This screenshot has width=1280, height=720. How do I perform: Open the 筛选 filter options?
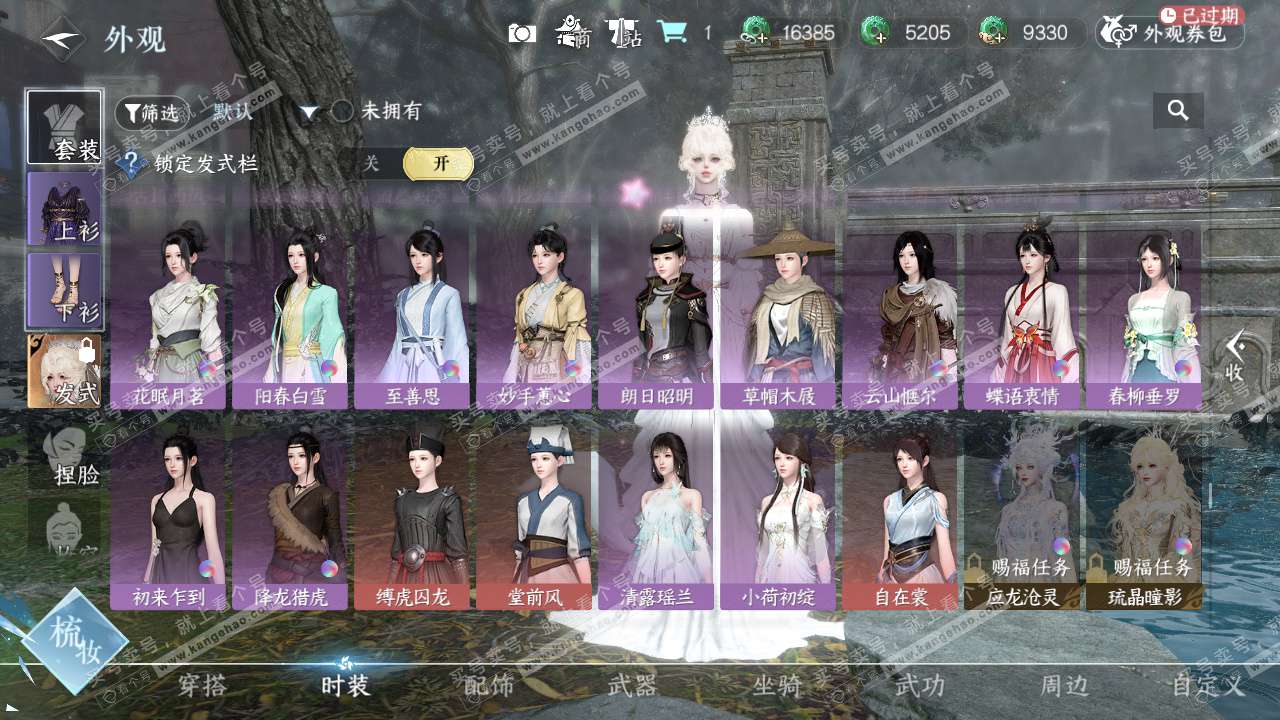coord(151,112)
